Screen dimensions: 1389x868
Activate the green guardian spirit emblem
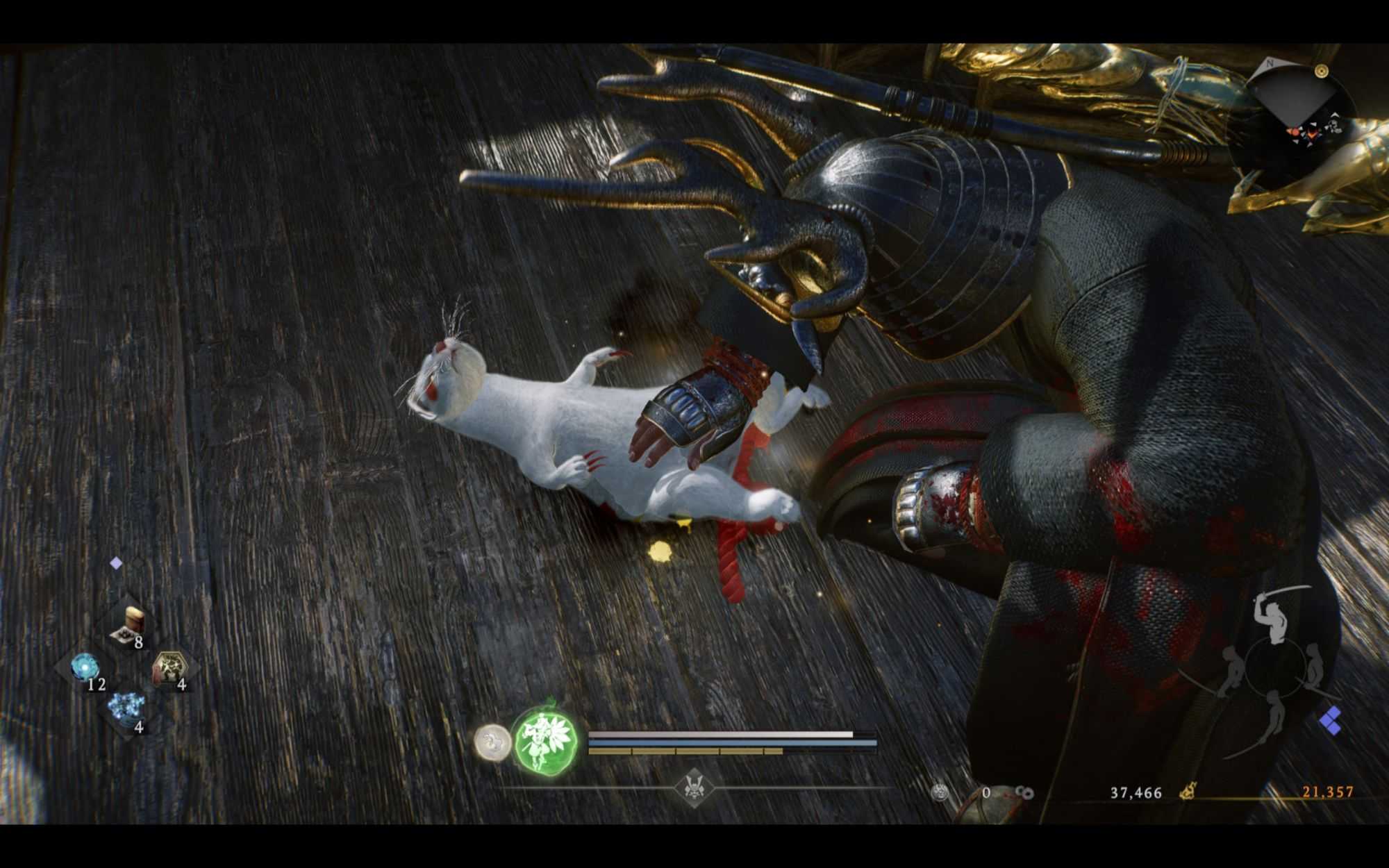pyautogui.click(x=545, y=741)
